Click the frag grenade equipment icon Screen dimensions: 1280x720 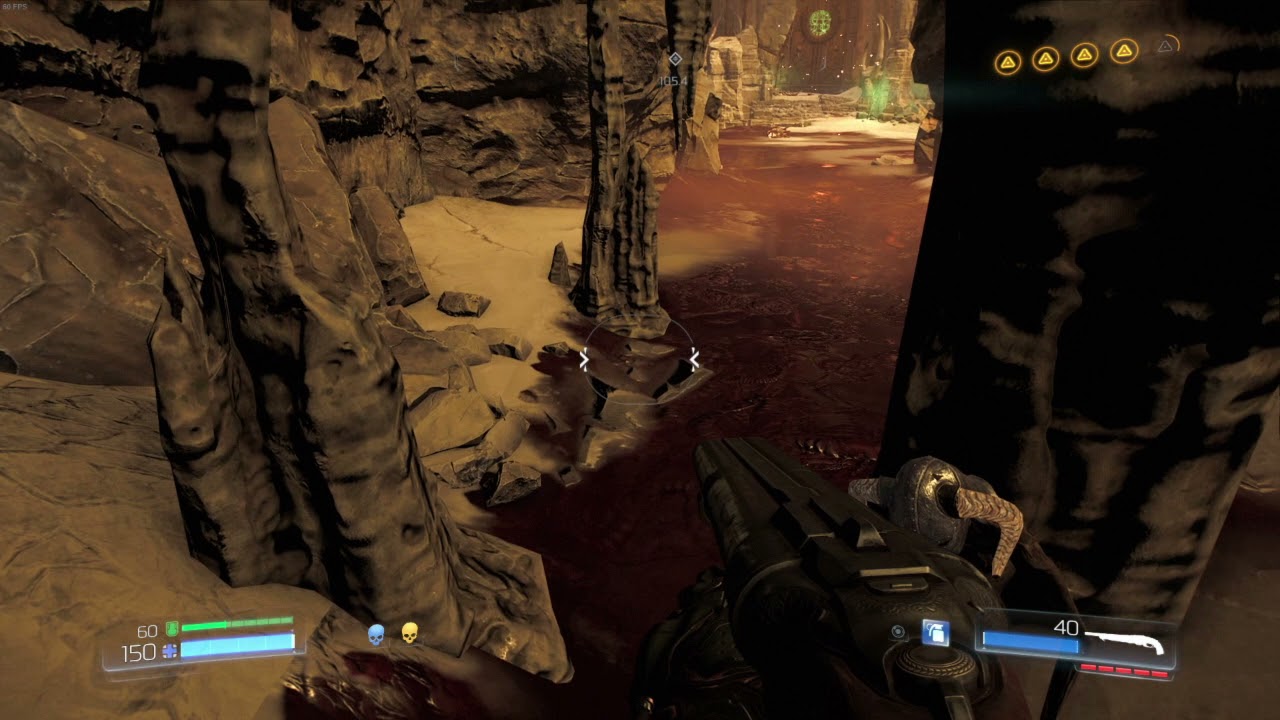936,633
